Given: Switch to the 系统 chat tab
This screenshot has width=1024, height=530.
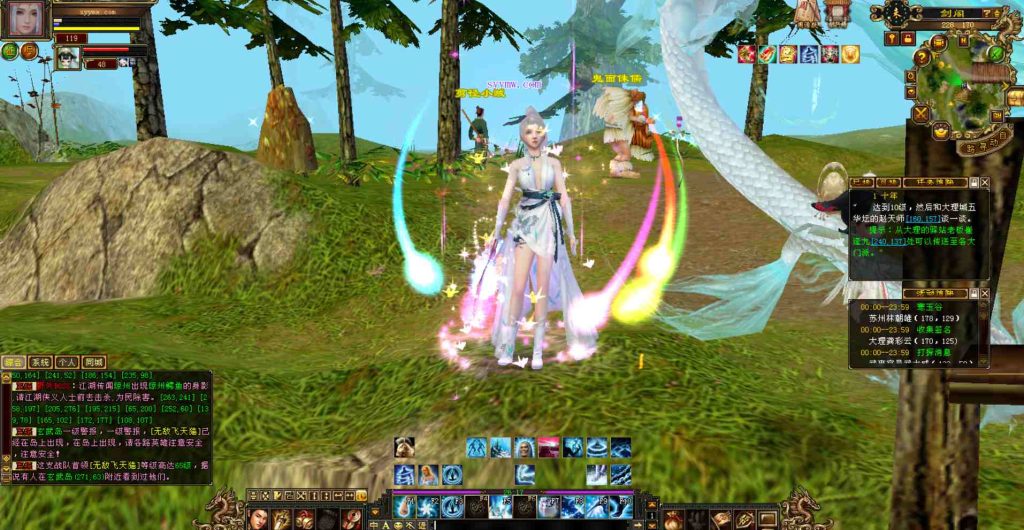Looking at the screenshot, I should tap(40, 362).
